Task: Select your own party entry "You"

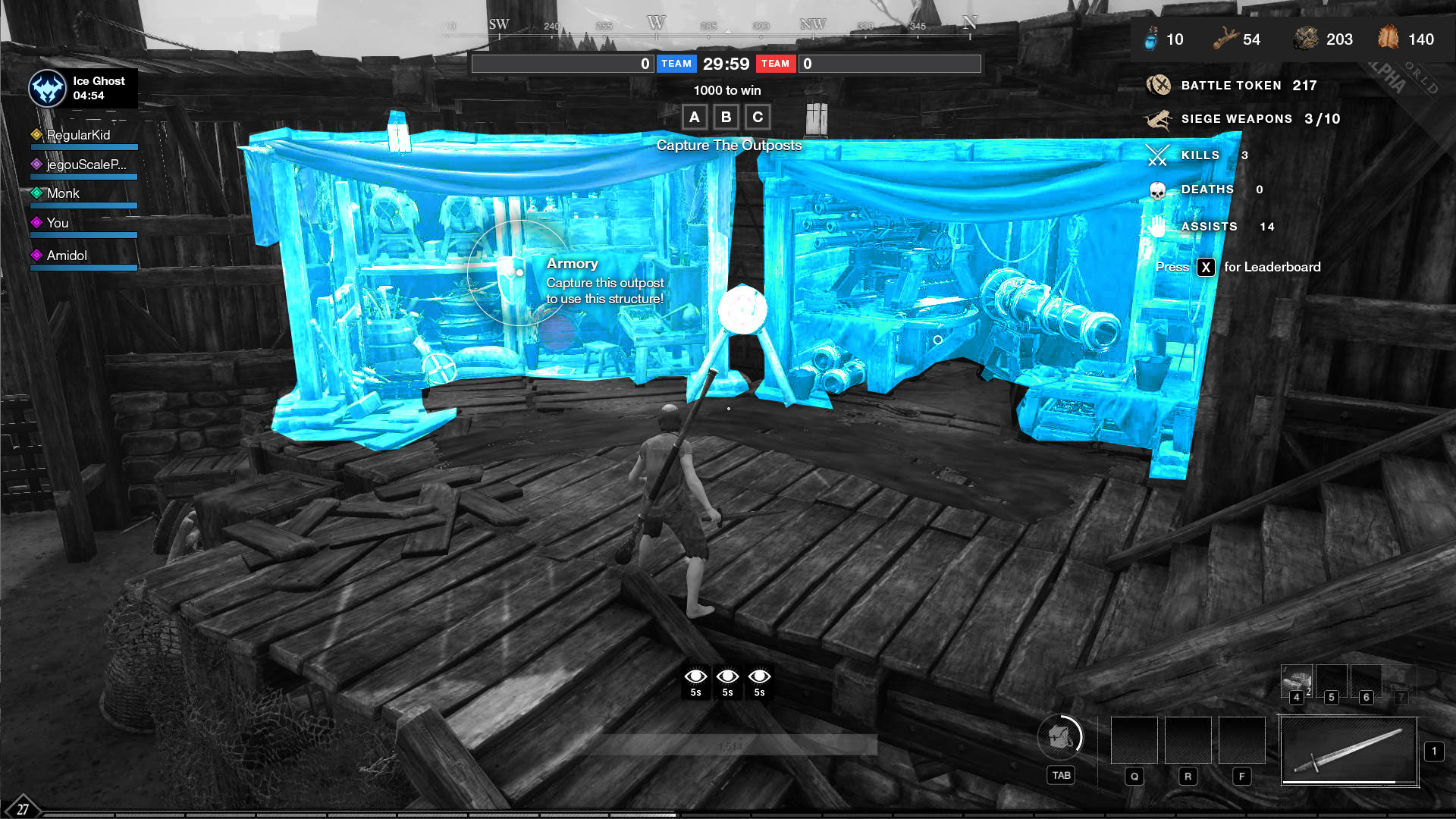Action: tap(58, 223)
